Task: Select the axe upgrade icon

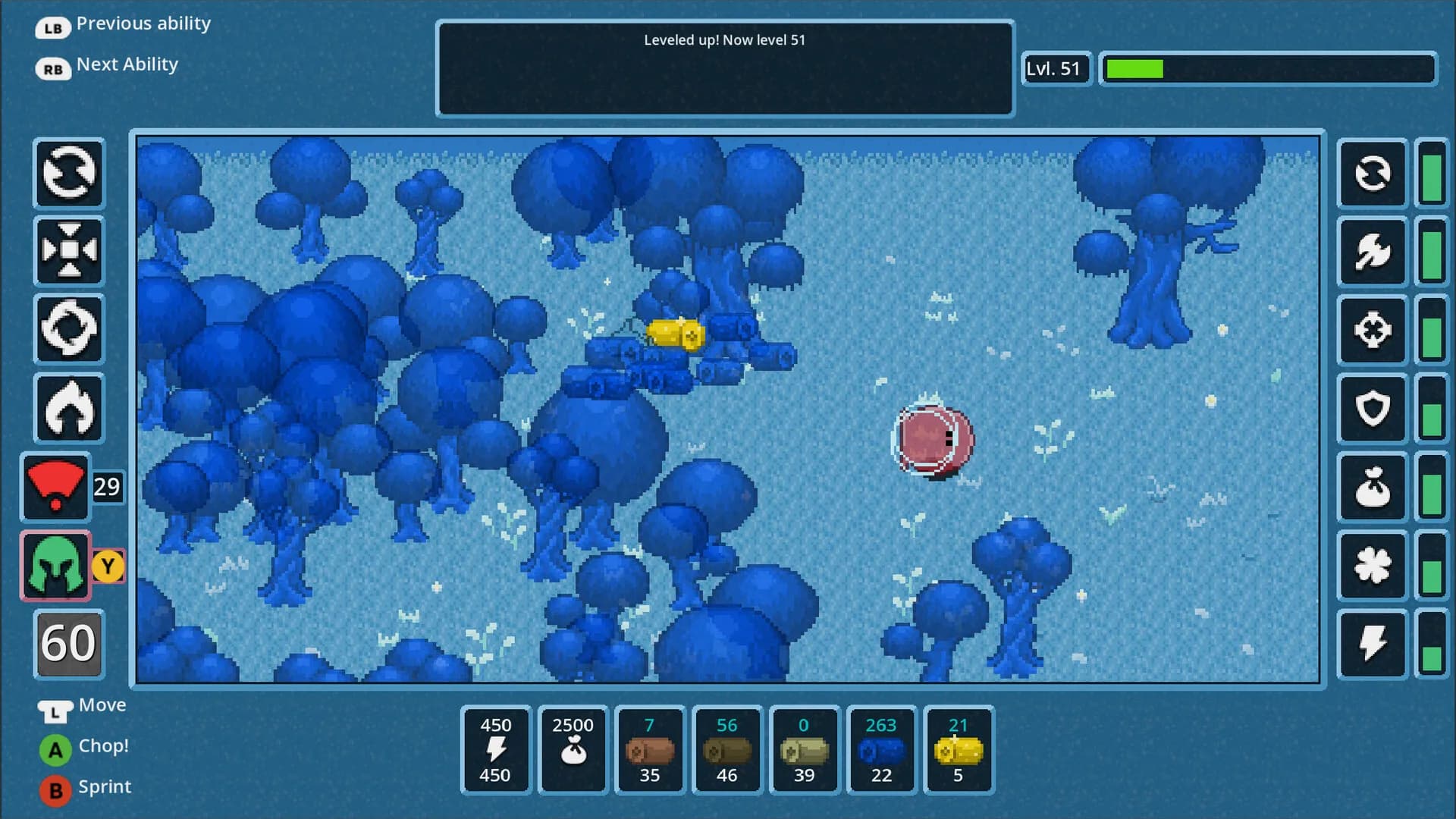Action: pyautogui.click(x=1373, y=251)
